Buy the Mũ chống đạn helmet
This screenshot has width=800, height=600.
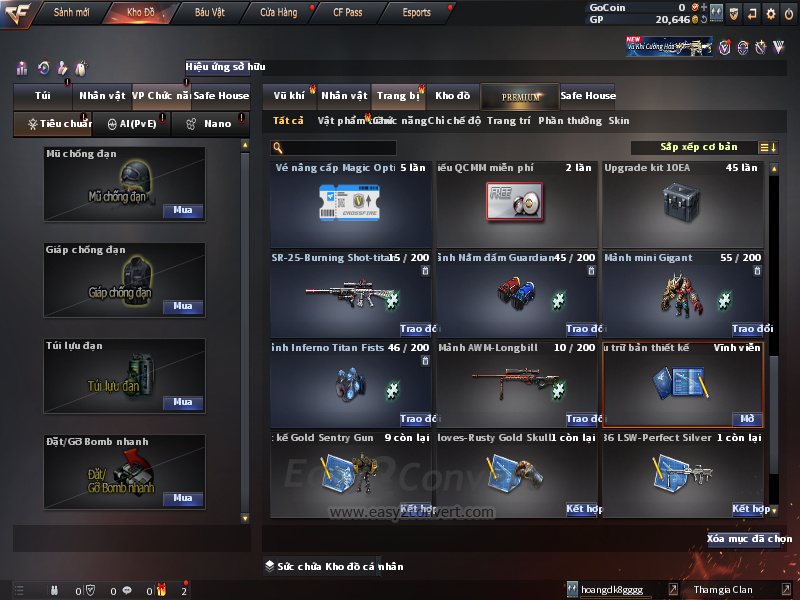(x=183, y=211)
